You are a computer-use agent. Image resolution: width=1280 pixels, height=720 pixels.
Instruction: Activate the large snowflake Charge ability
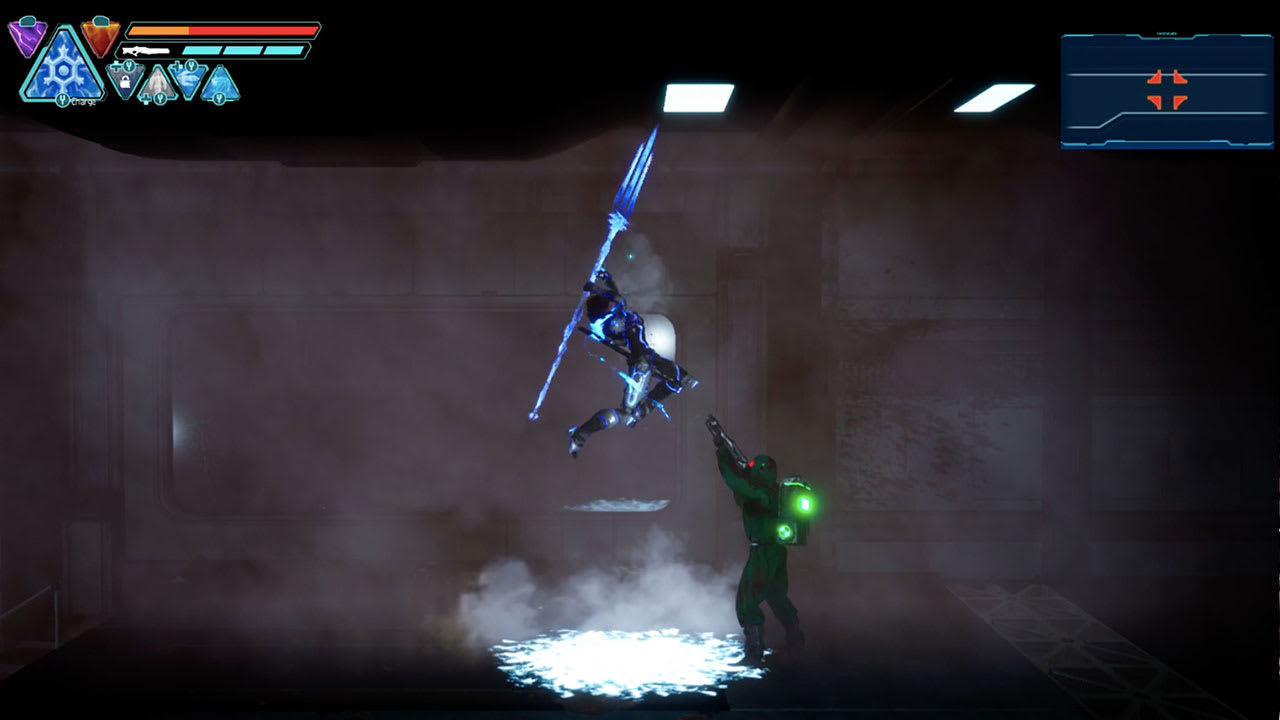click(x=62, y=72)
